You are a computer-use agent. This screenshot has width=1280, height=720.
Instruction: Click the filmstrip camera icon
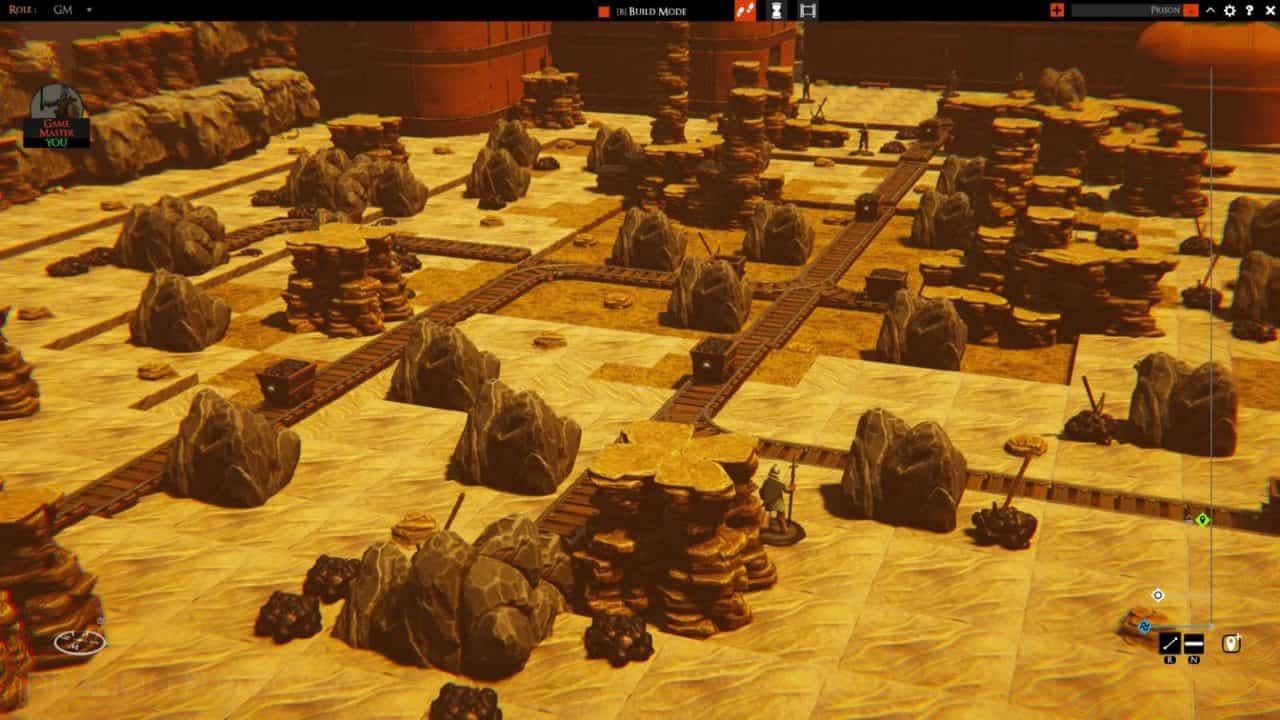tap(807, 11)
